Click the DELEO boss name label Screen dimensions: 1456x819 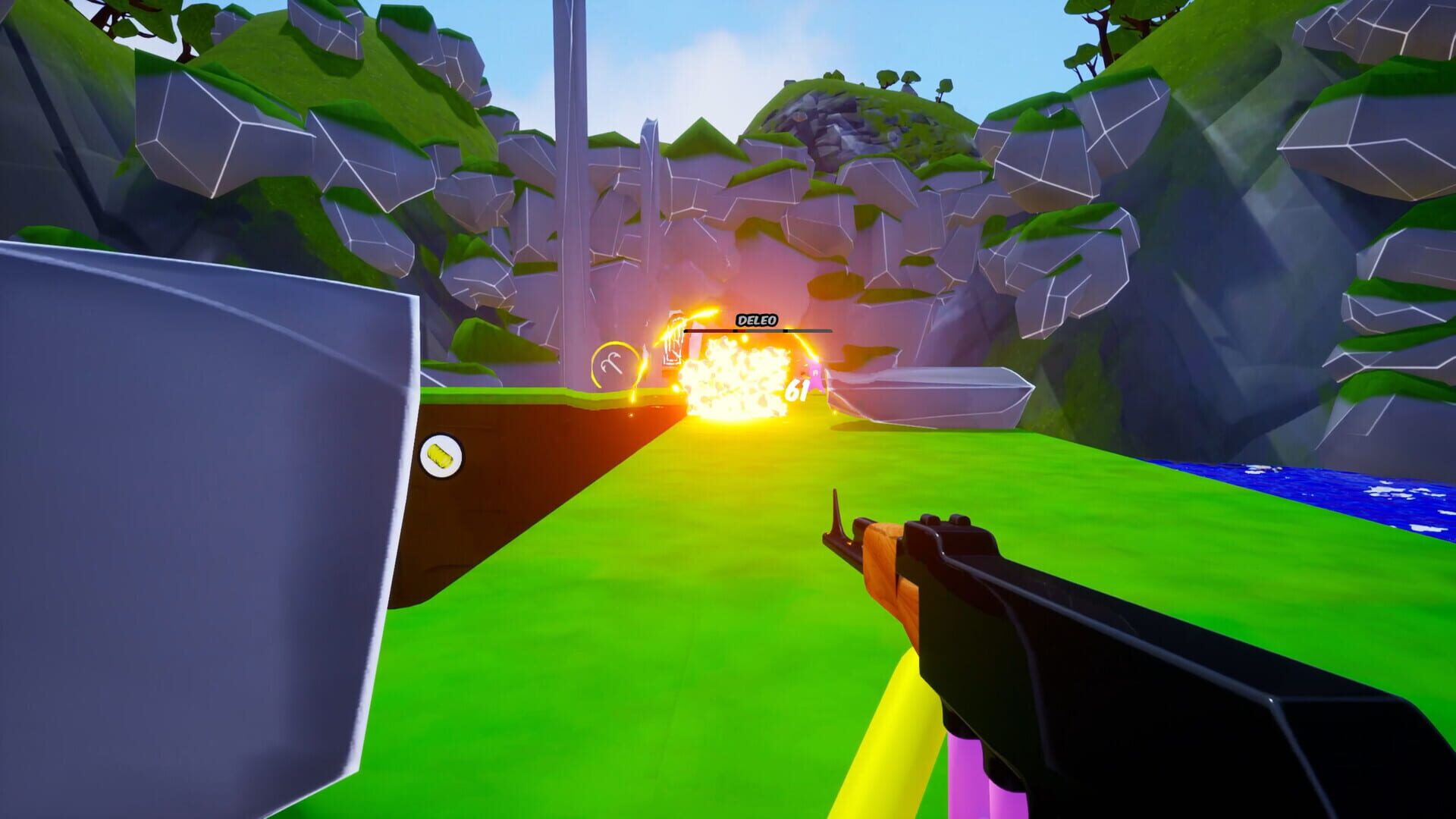757,319
